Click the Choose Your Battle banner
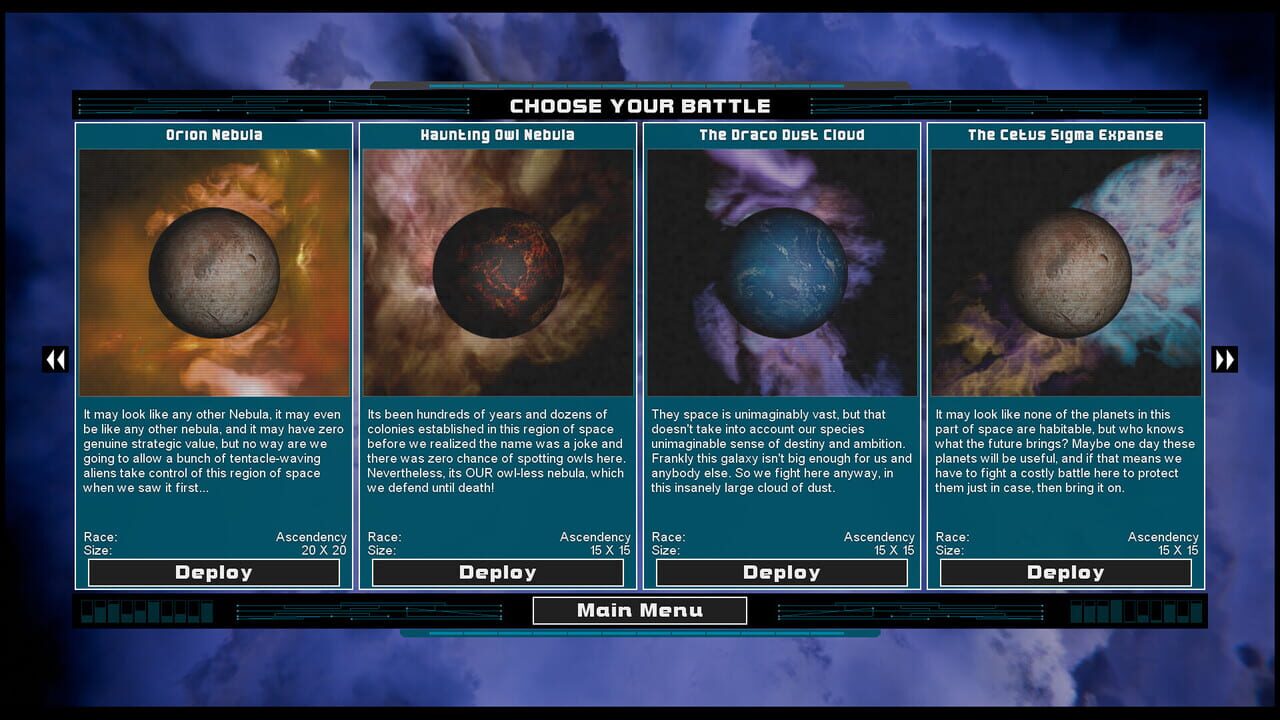1280x720 pixels. [639, 105]
